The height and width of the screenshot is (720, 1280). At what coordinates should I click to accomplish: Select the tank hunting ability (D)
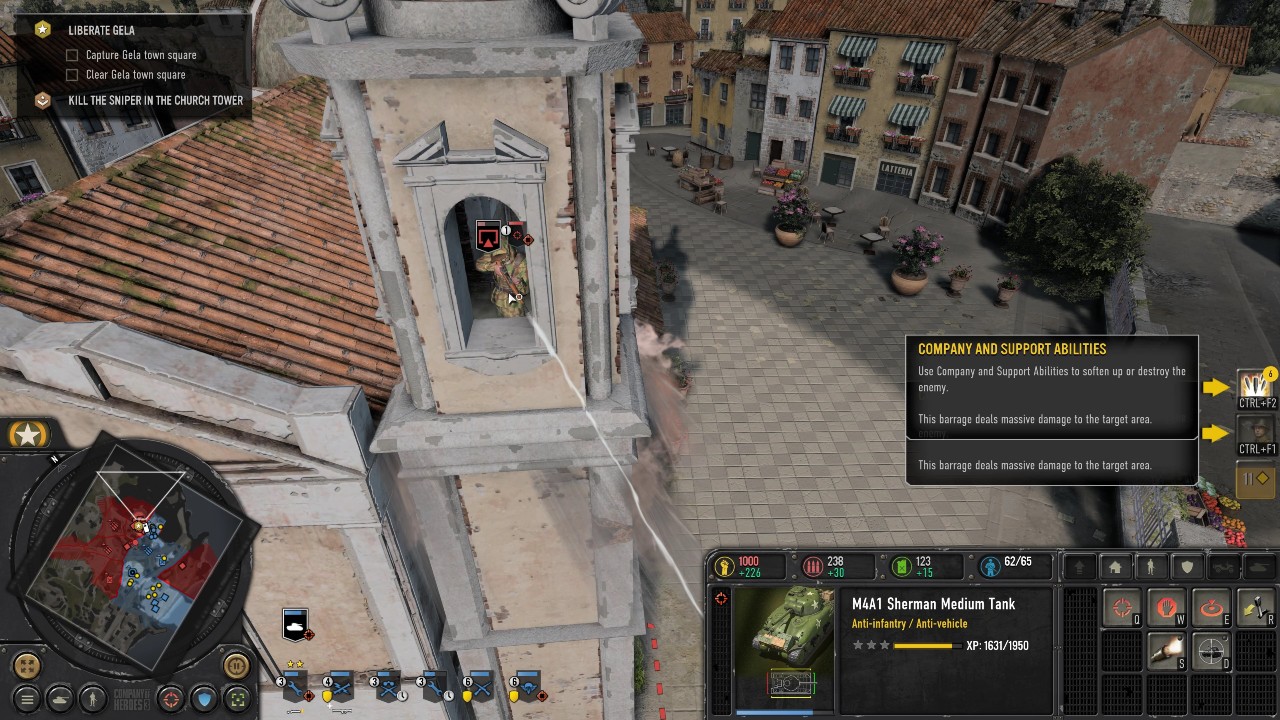point(1212,650)
